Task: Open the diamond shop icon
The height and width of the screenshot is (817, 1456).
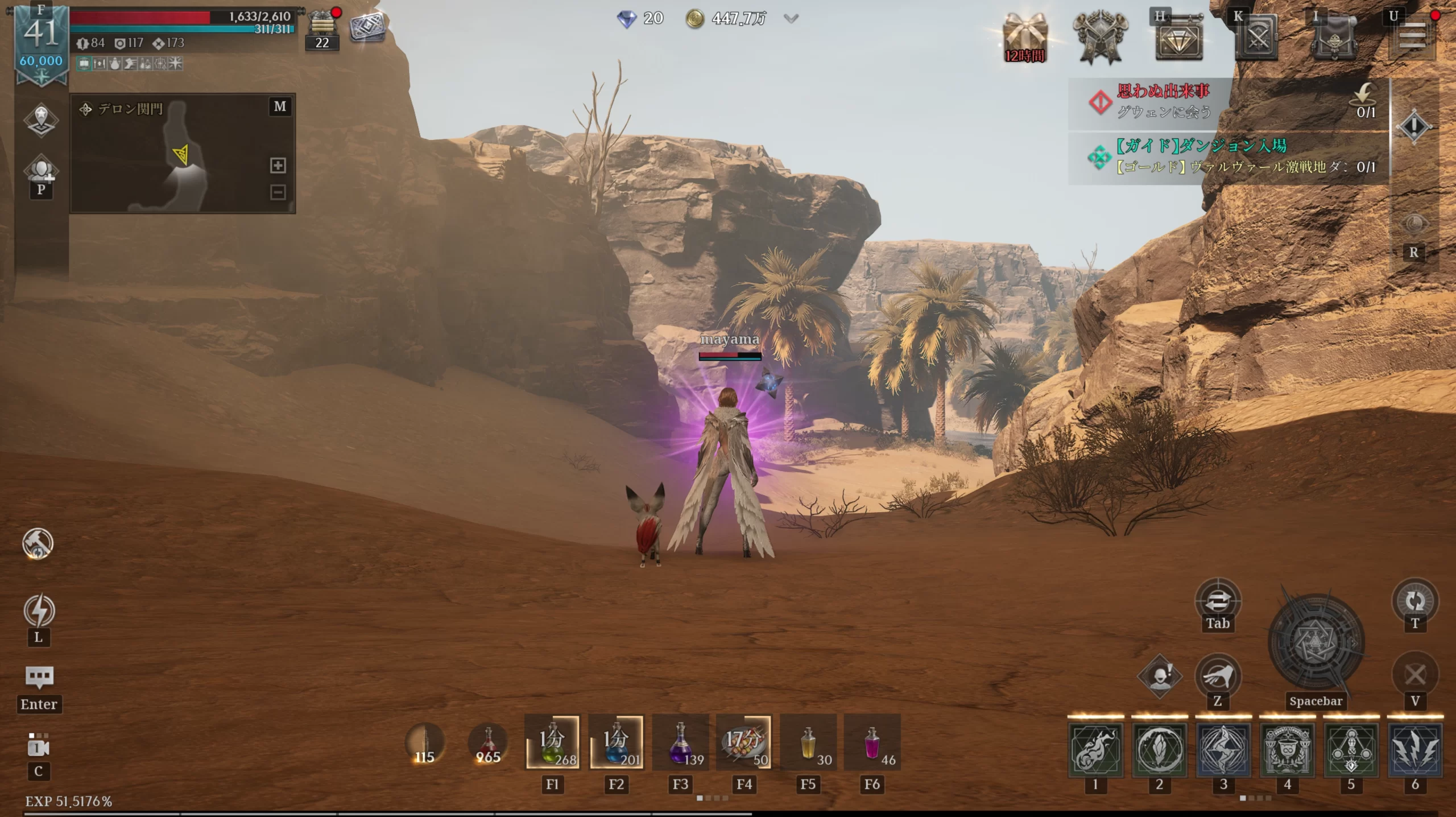Action: coord(1178,39)
